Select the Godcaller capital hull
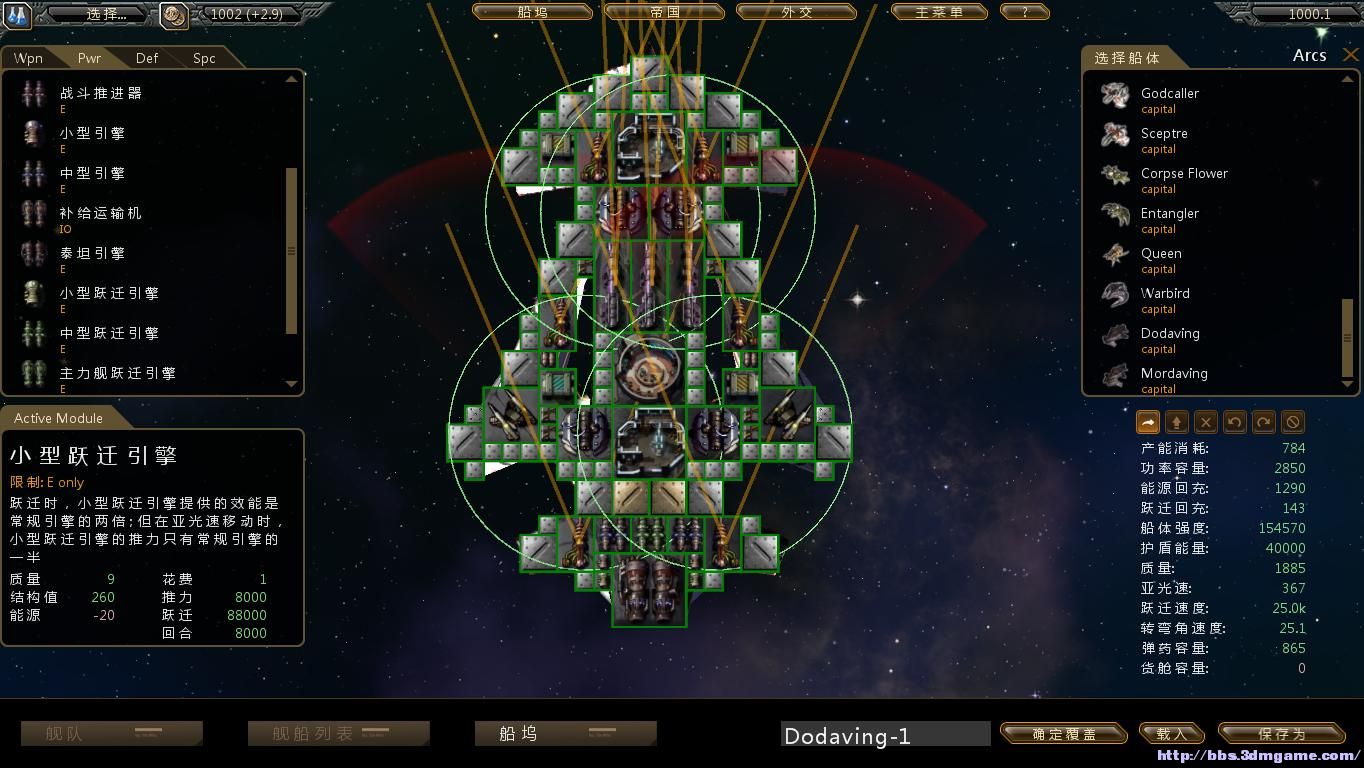This screenshot has width=1364, height=768. point(1169,94)
